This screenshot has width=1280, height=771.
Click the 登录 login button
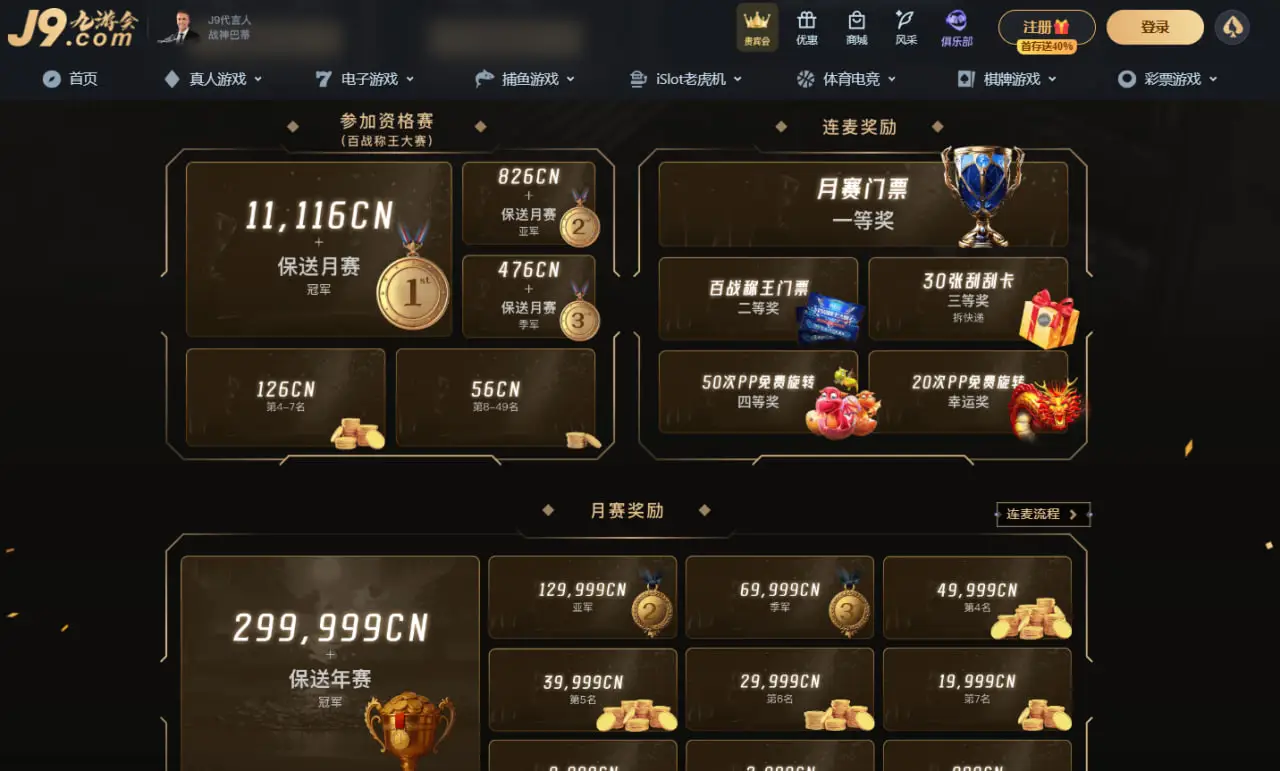1155,27
